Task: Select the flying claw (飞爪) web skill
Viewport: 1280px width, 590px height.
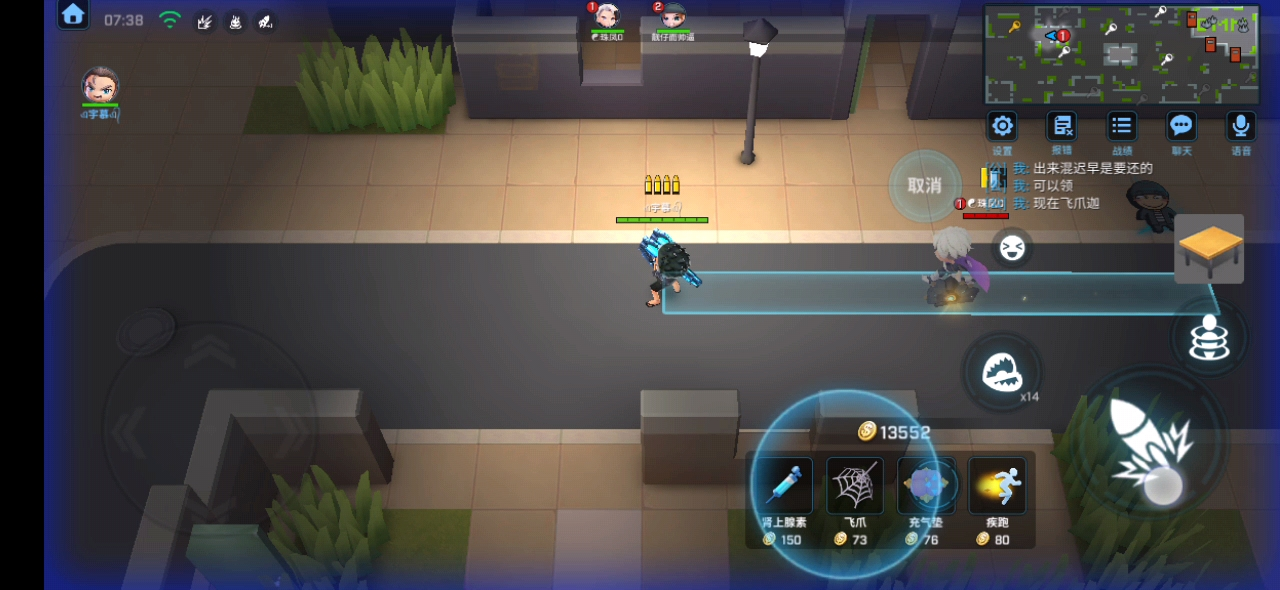Action: 855,486
